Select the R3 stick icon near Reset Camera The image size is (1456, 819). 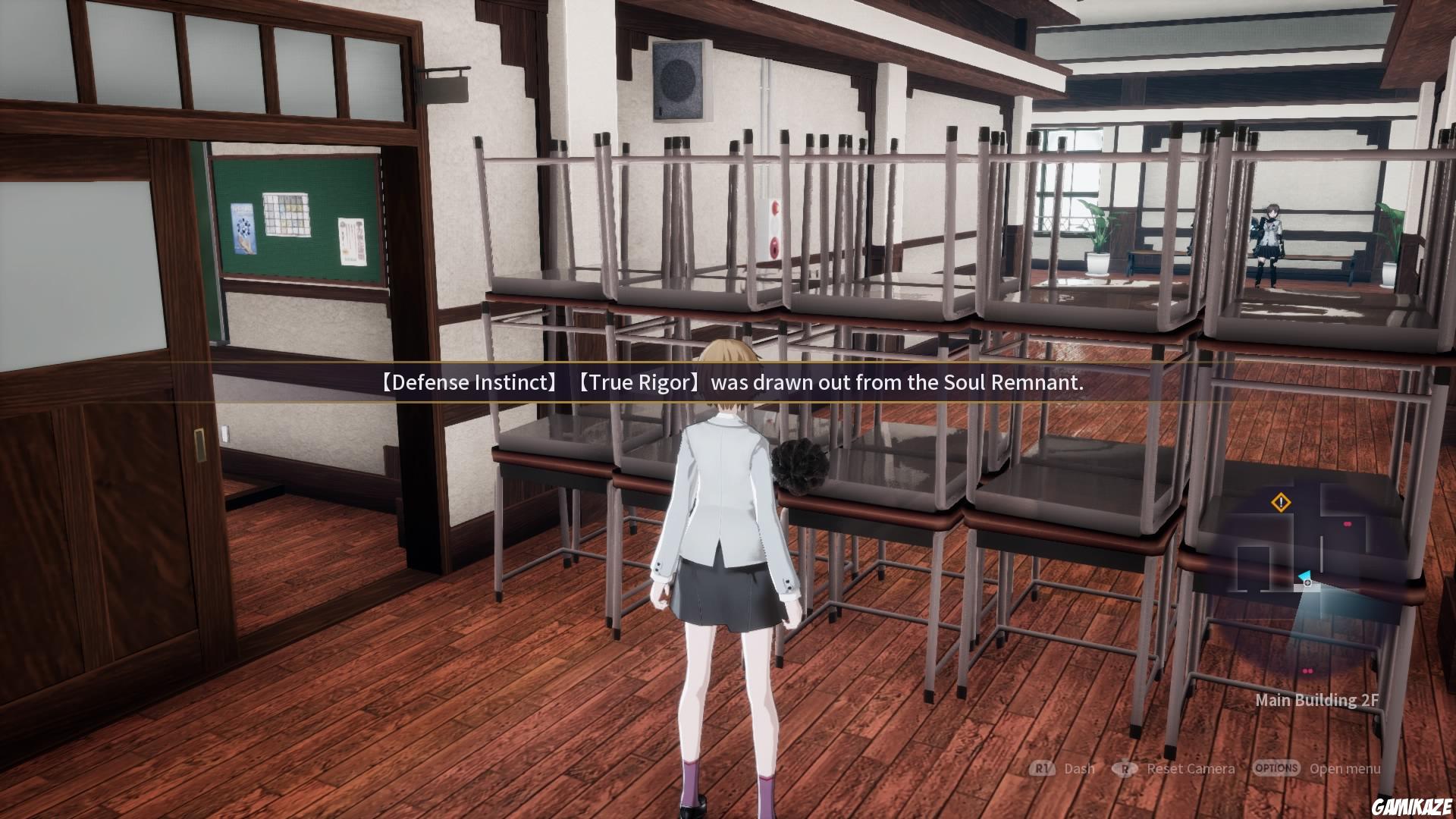(1125, 768)
